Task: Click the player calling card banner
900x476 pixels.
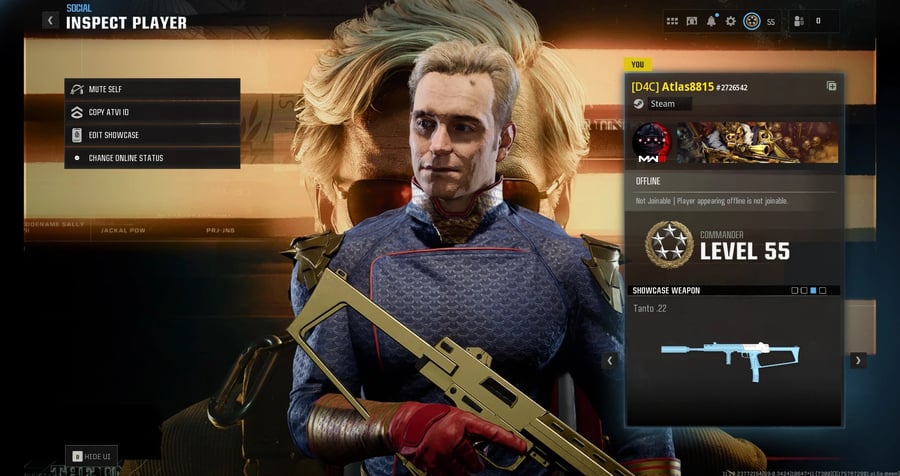Action: (757, 143)
